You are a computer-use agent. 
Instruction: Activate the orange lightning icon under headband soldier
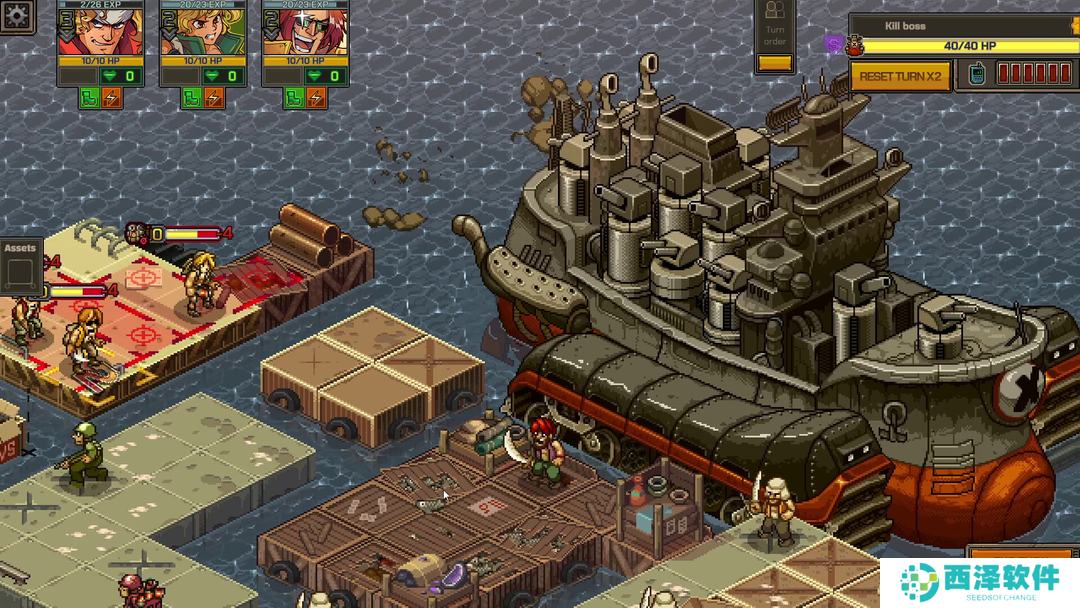(112, 97)
